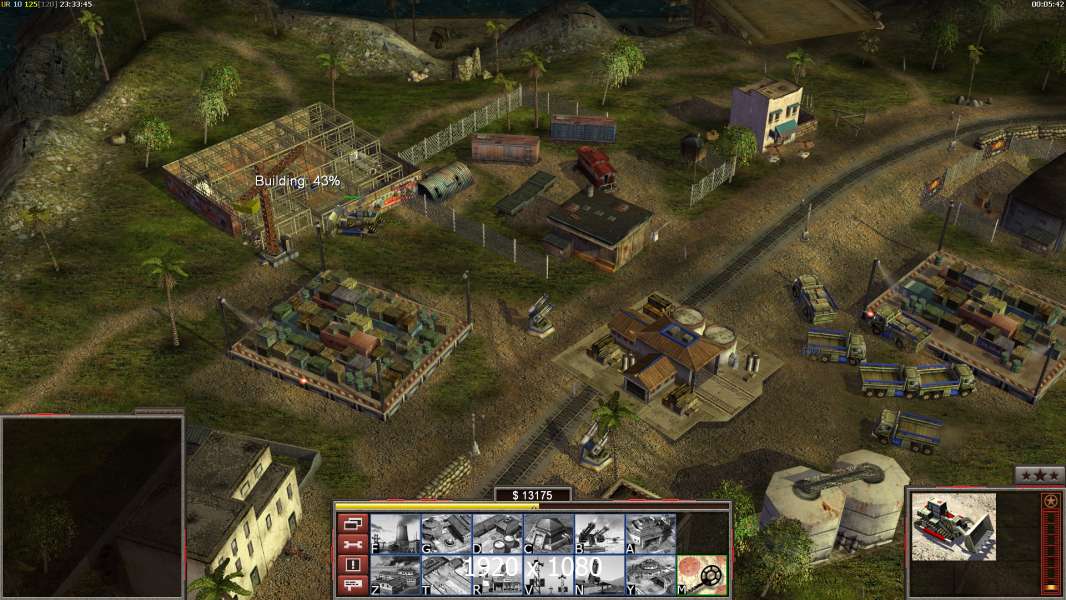Select the command center icon marked Y
Viewport: 1066px width, 600px height.
pos(650,575)
